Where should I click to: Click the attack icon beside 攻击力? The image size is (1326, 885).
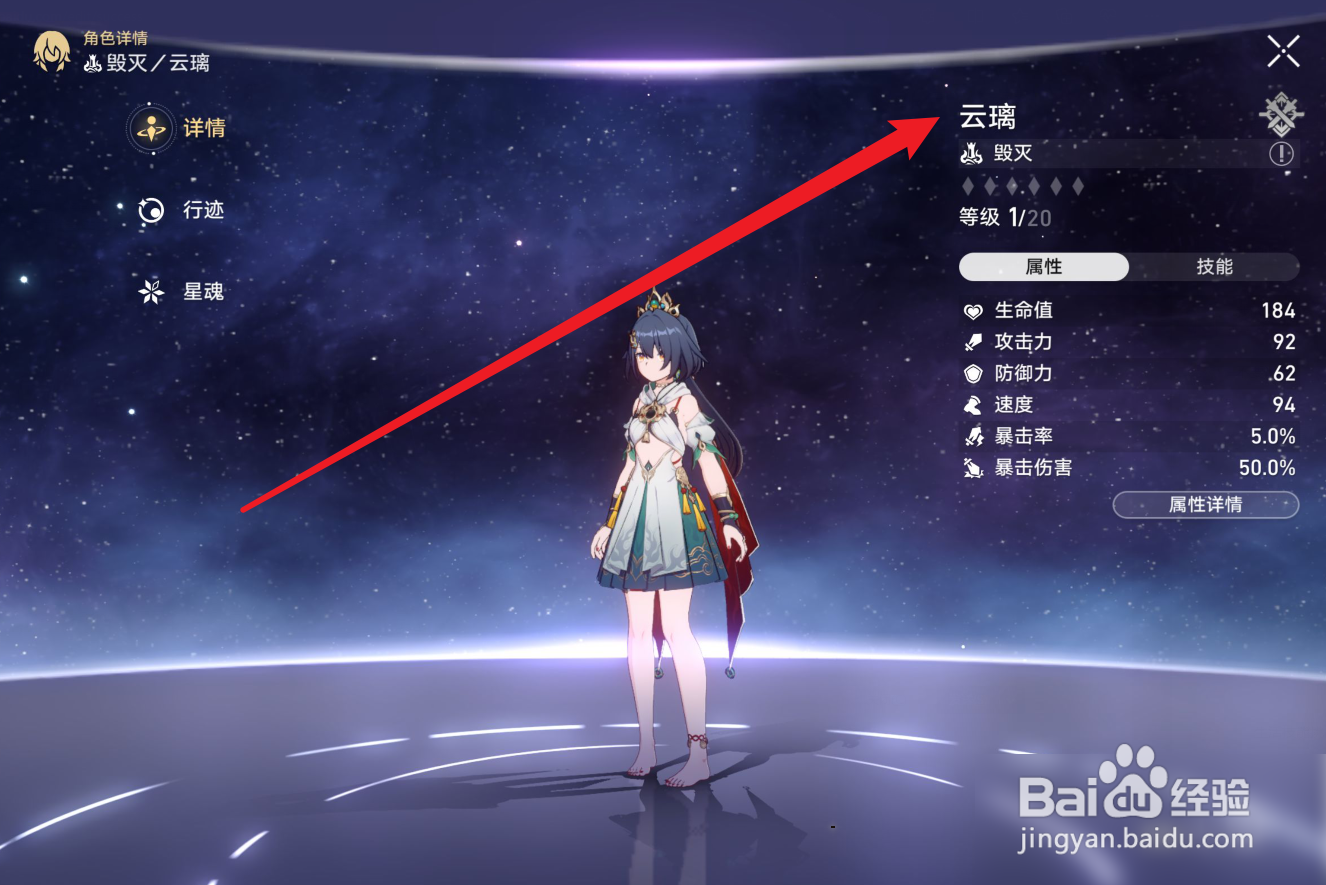[x=972, y=342]
